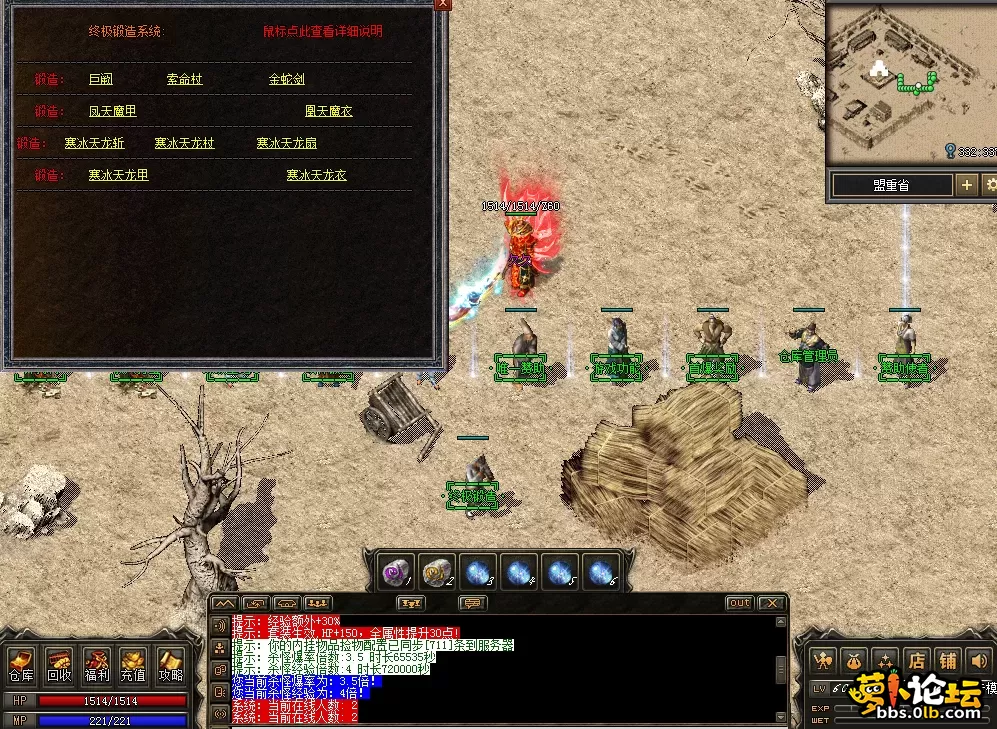Show the 福利 benefits panel
Screen dimensions: 997x729
tap(97, 665)
